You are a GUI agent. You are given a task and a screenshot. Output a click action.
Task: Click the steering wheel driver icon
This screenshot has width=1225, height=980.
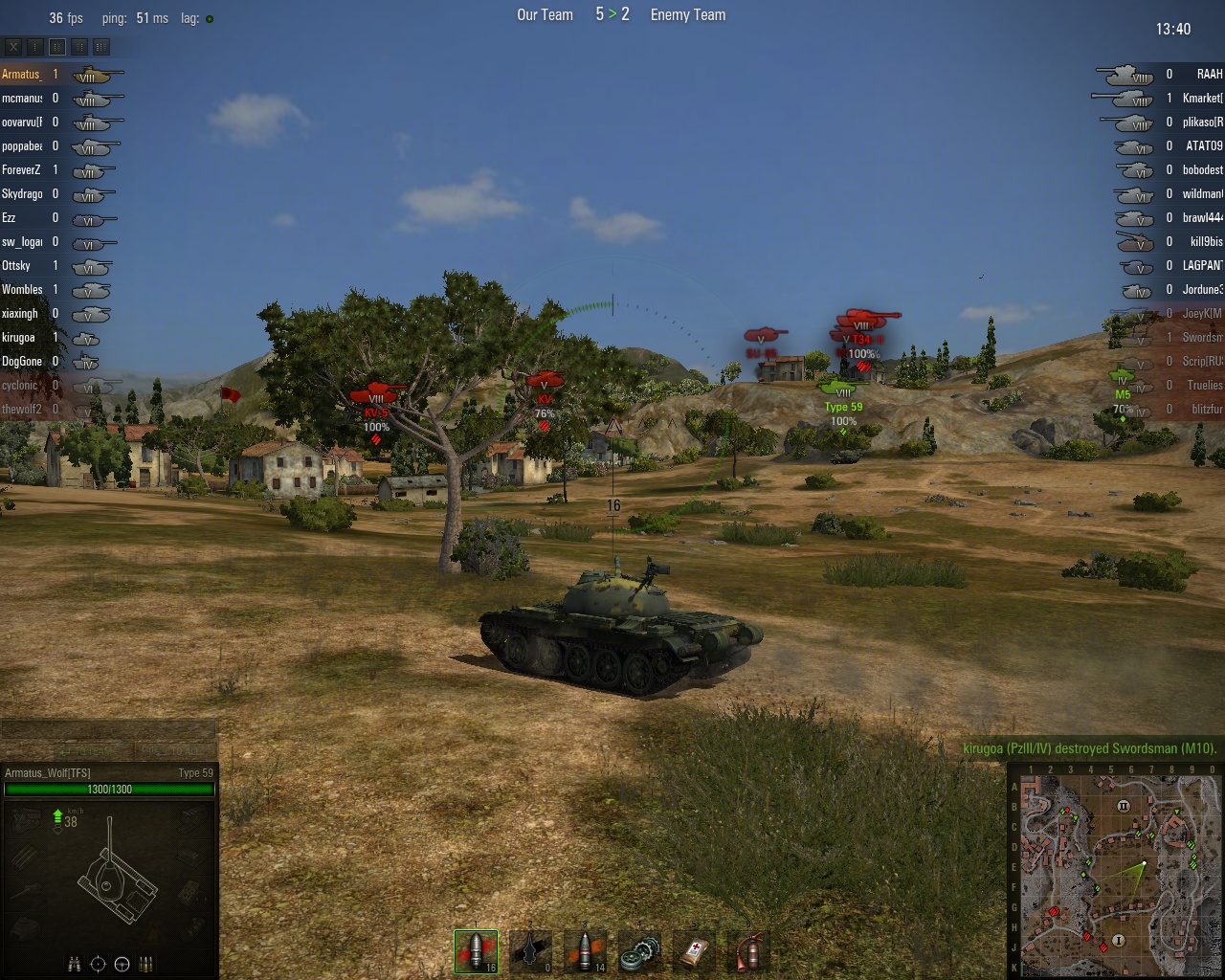tap(122, 964)
